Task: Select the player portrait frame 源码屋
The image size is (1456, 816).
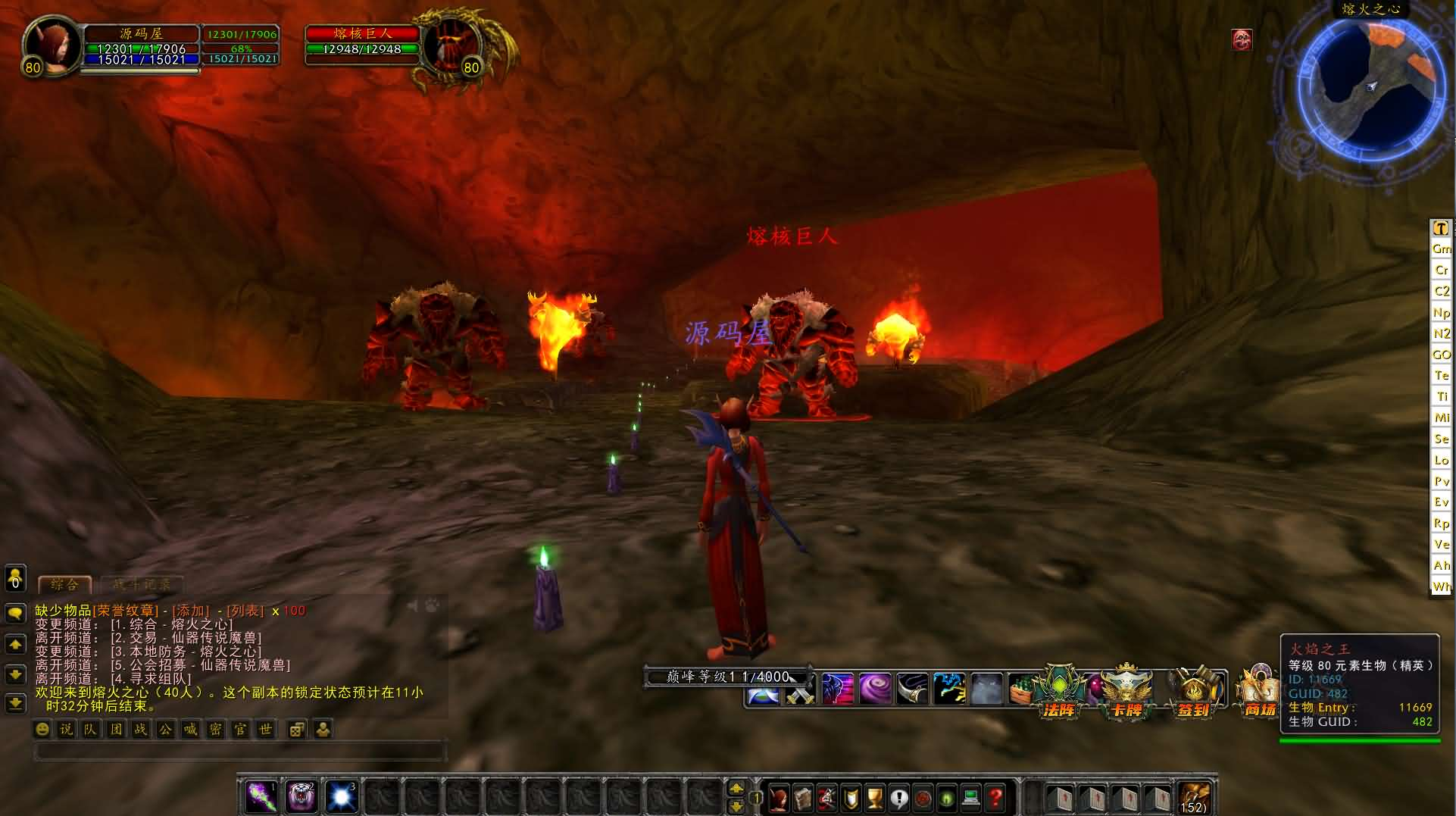Action: (51, 47)
